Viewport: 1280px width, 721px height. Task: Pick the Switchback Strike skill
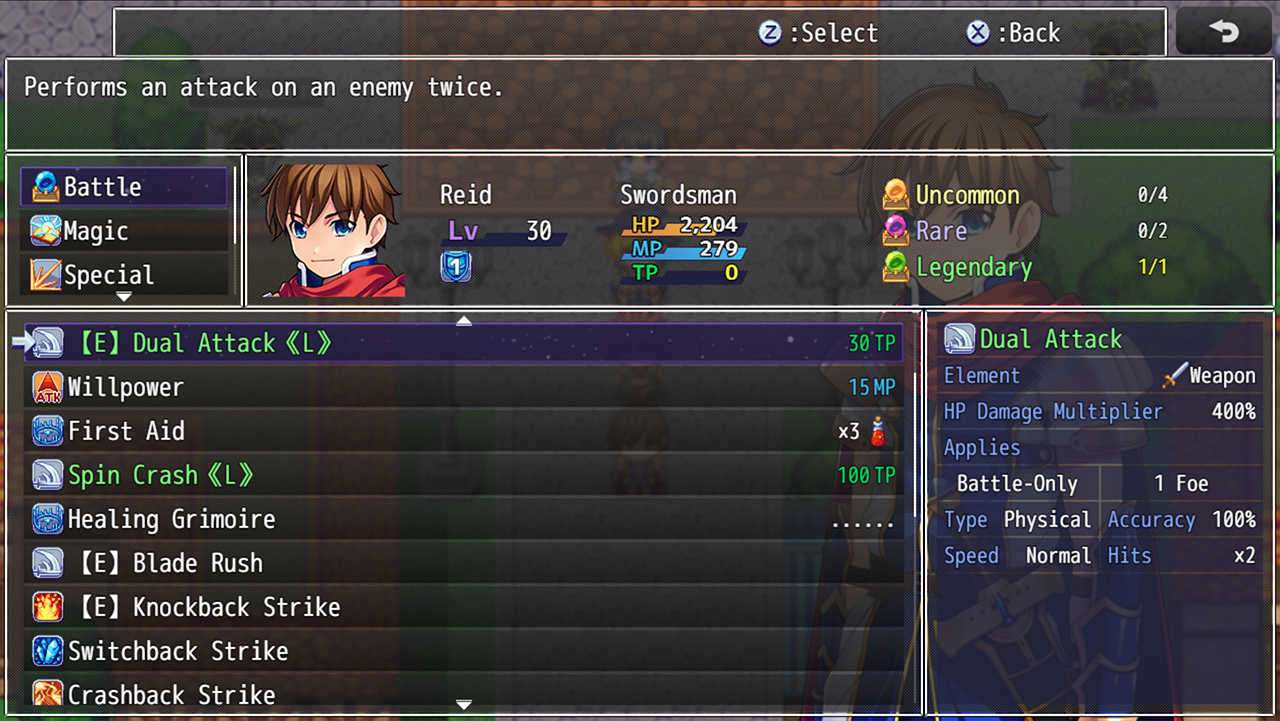click(x=462, y=651)
